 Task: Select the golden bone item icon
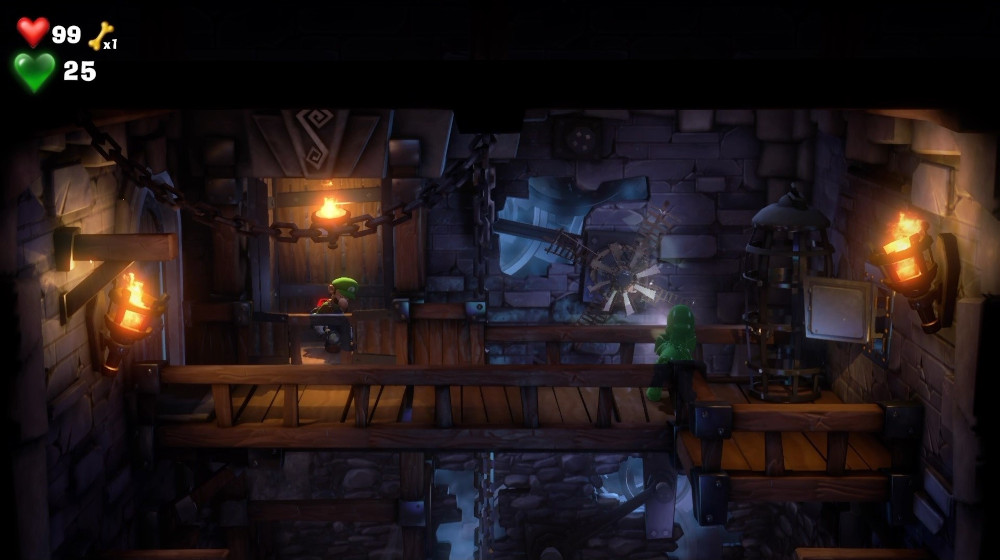point(100,35)
